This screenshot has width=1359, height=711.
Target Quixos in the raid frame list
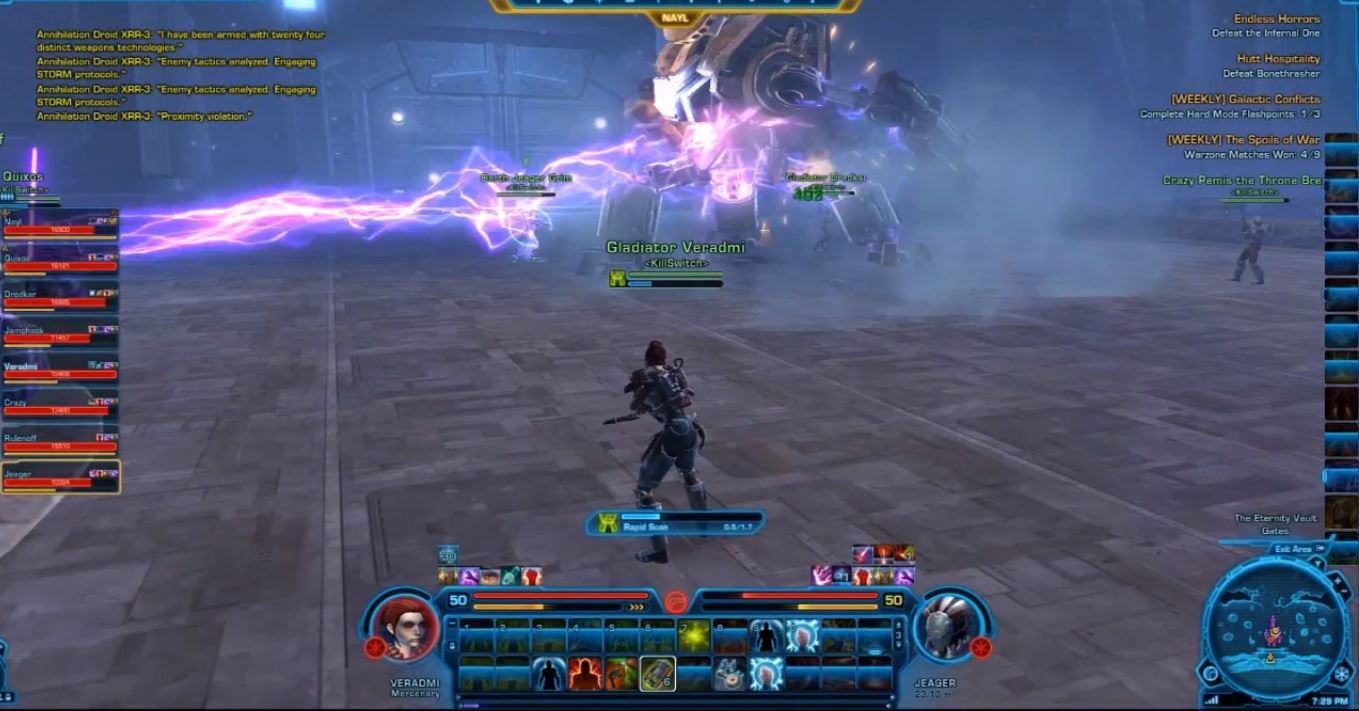(60, 262)
